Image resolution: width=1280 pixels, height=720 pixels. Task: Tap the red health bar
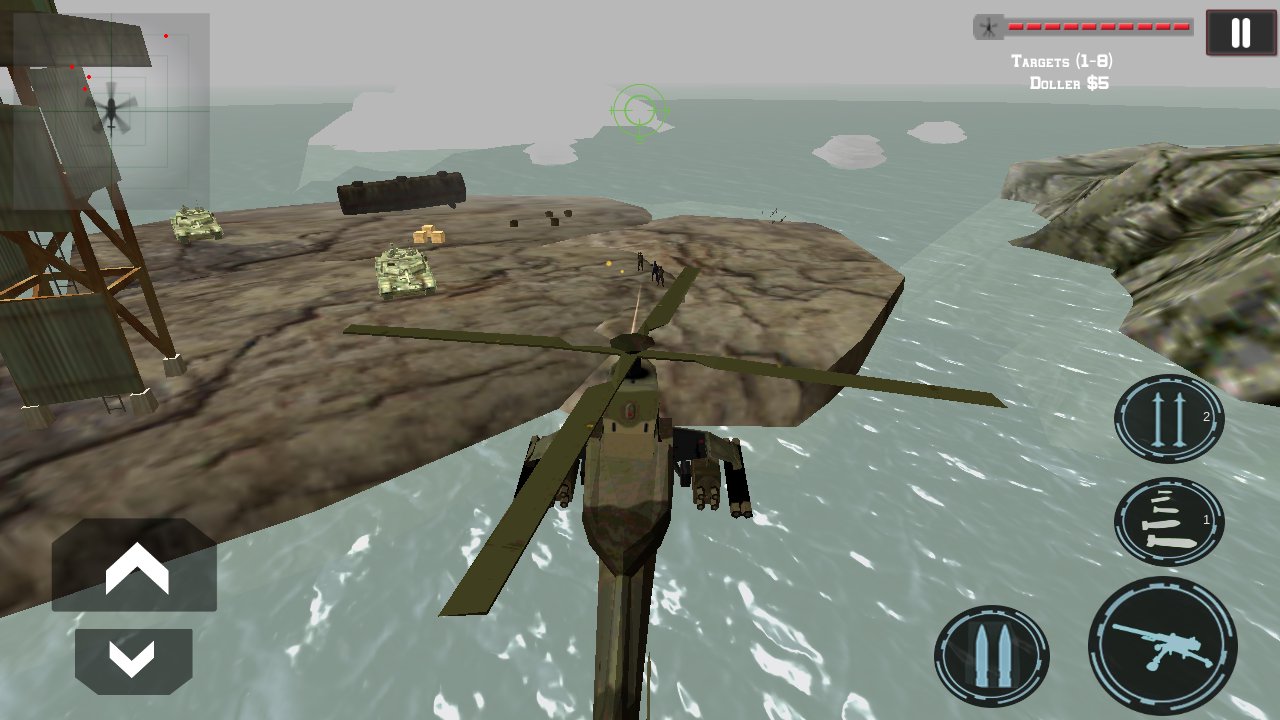pyautogui.click(x=1100, y=27)
